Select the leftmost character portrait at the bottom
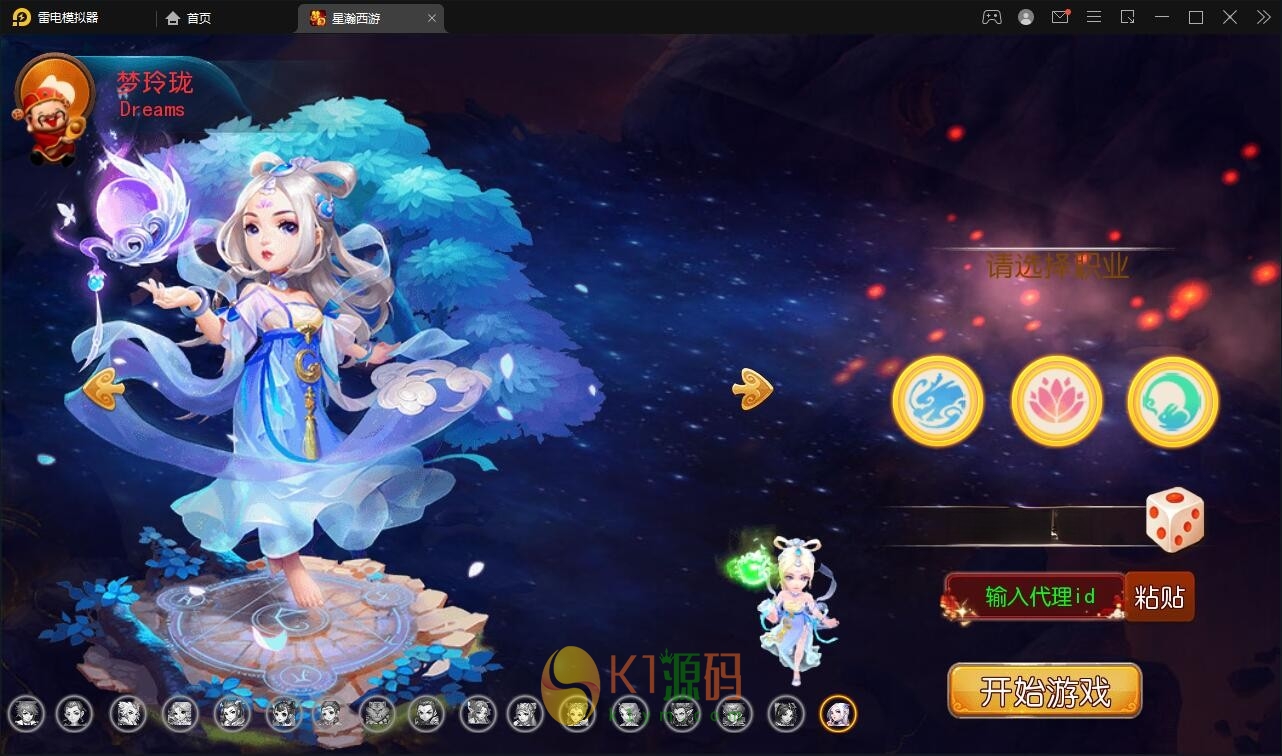 point(26,714)
